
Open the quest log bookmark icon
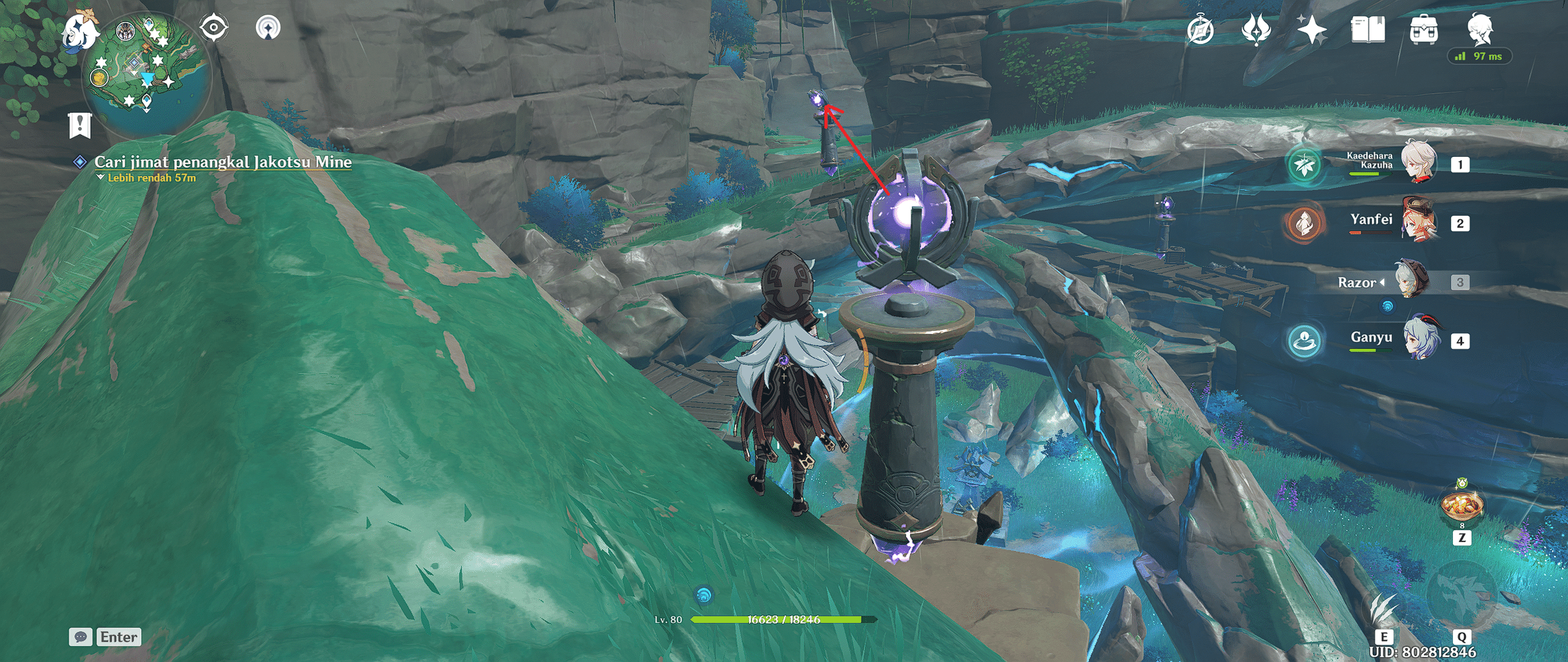point(79,124)
